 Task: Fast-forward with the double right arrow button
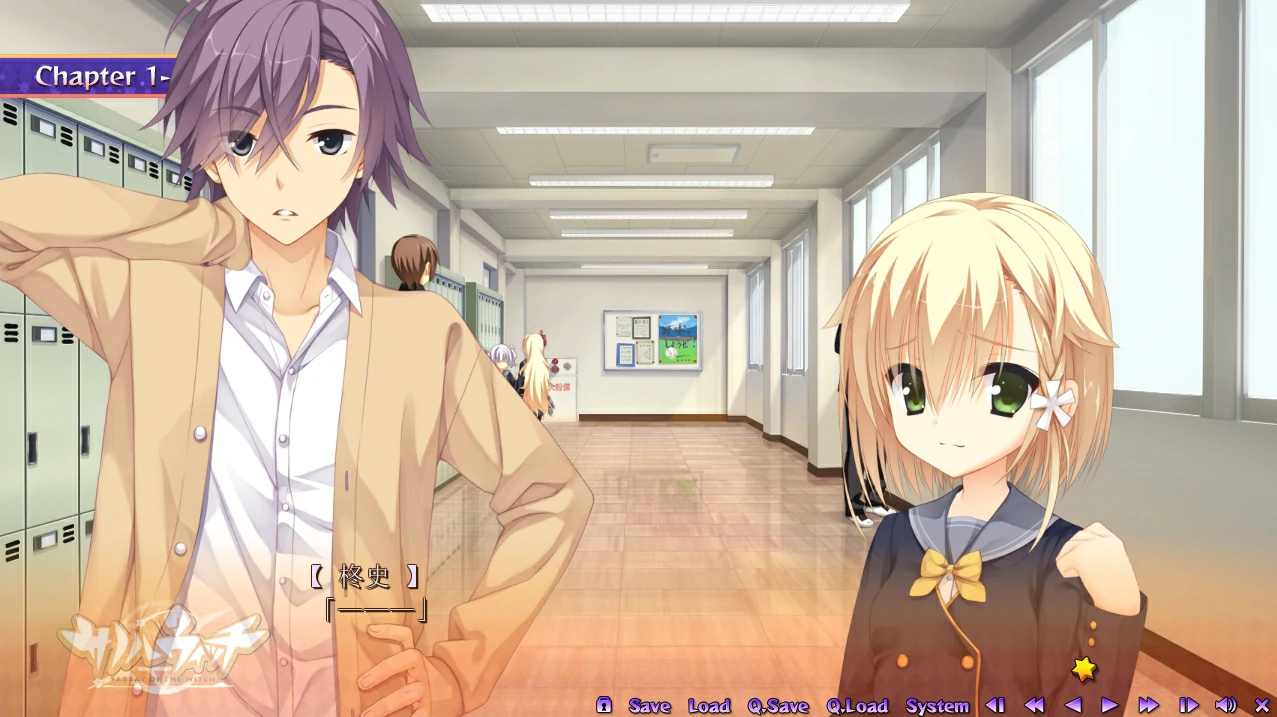point(1149,706)
